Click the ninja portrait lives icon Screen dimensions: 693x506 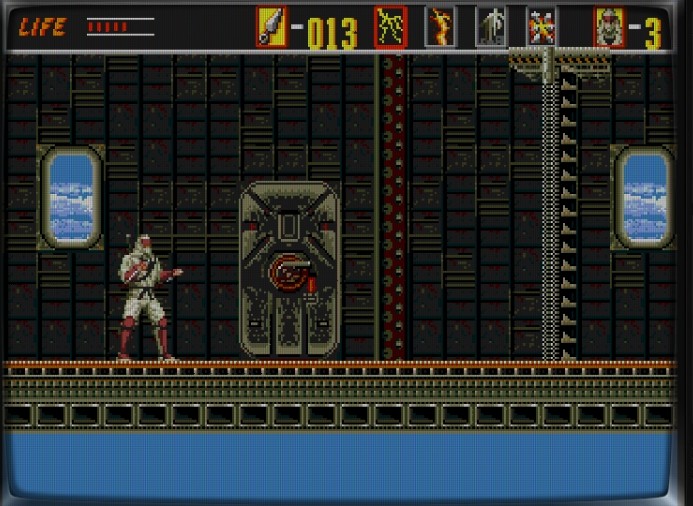[x=609, y=27]
